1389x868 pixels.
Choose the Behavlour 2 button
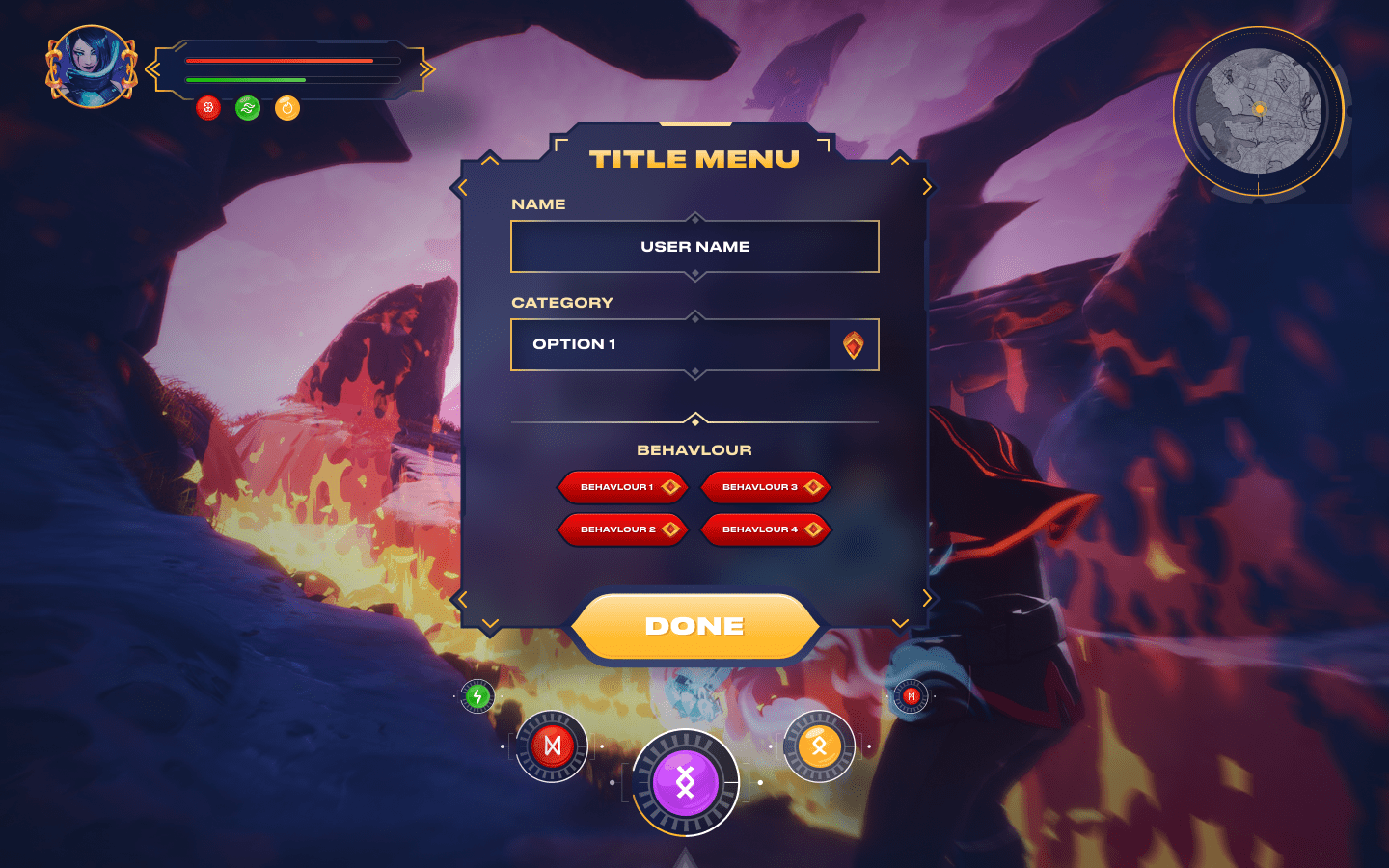[x=622, y=529]
